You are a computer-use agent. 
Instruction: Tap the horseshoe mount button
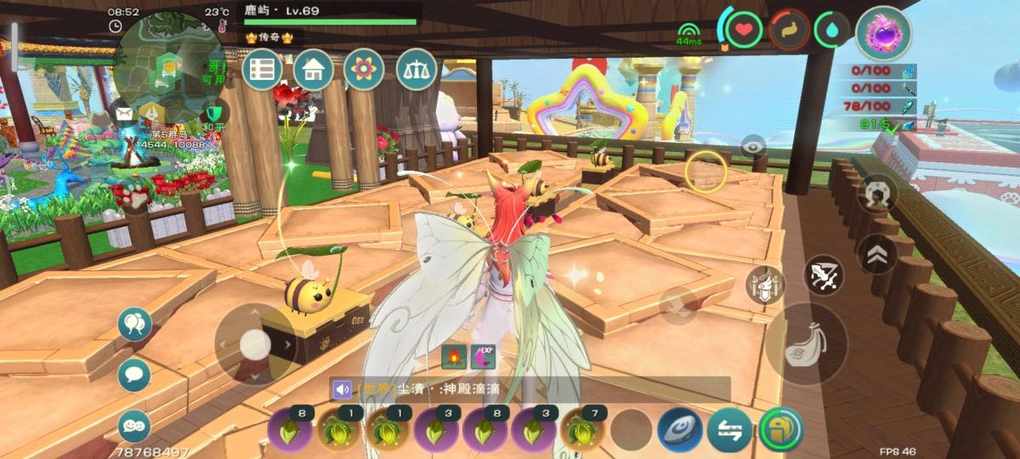click(x=877, y=193)
